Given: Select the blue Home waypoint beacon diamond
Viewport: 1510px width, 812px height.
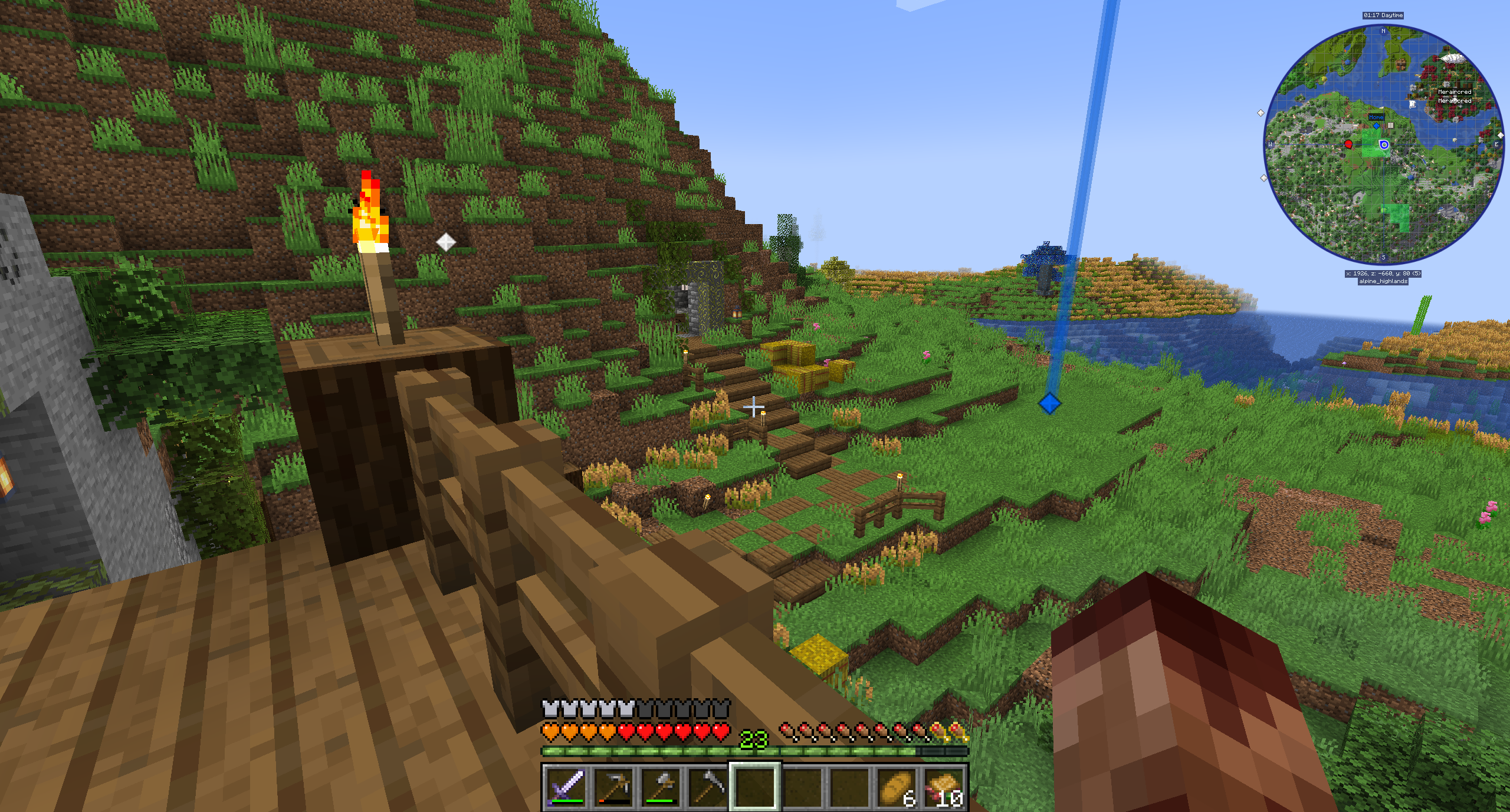Looking at the screenshot, I should (x=1049, y=404).
